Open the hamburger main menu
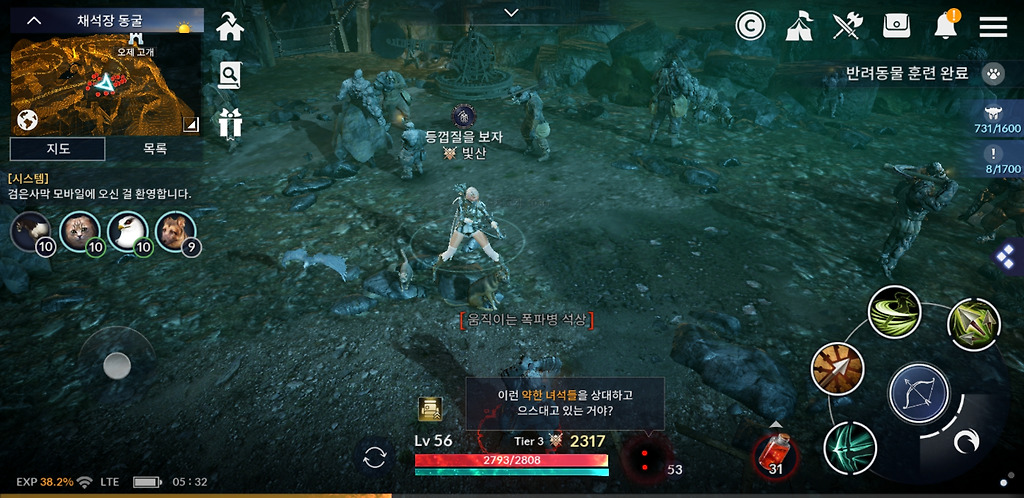1024x498 pixels. (993, 26)
